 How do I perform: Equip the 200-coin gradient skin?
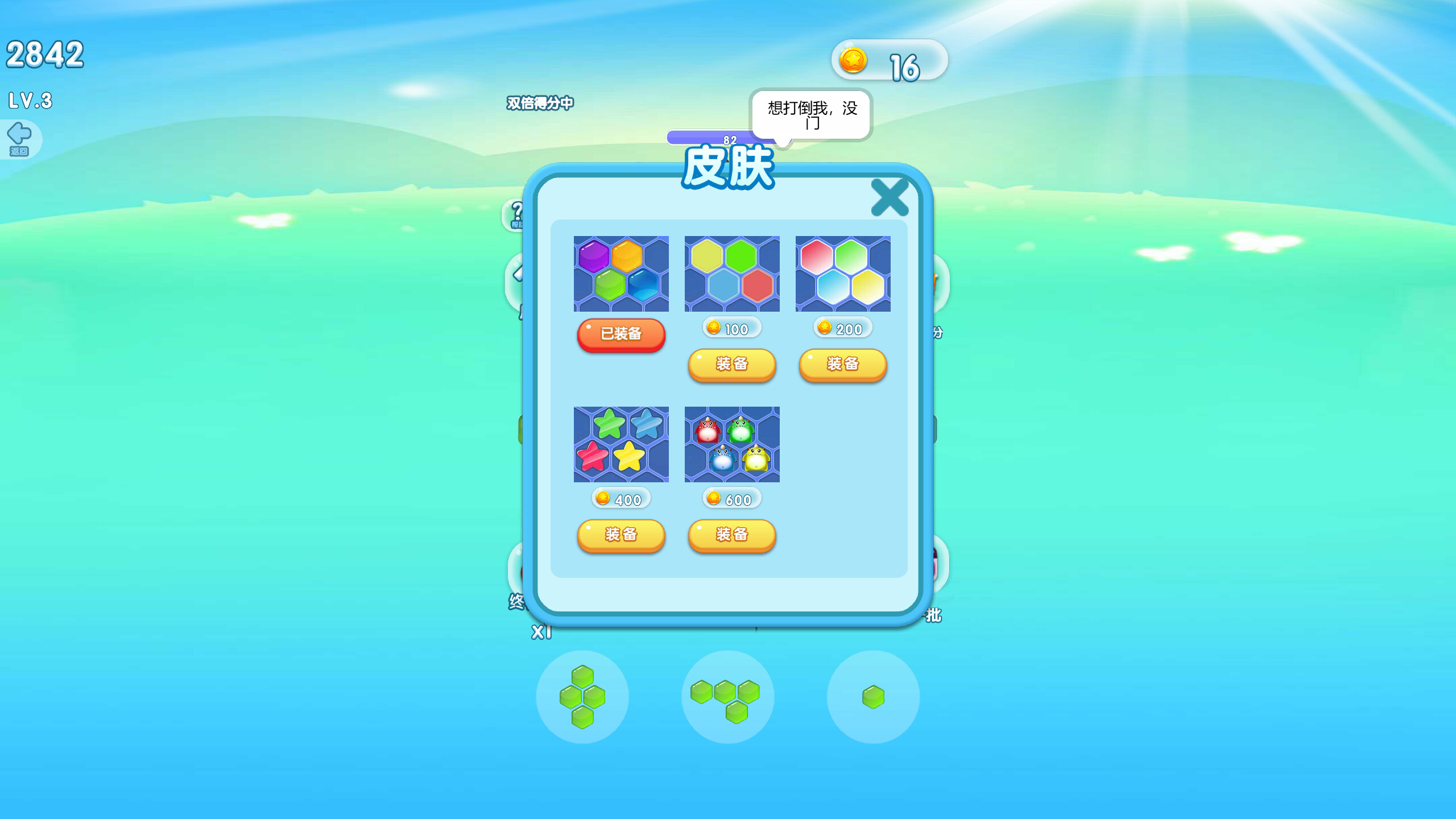coord(842,366)
